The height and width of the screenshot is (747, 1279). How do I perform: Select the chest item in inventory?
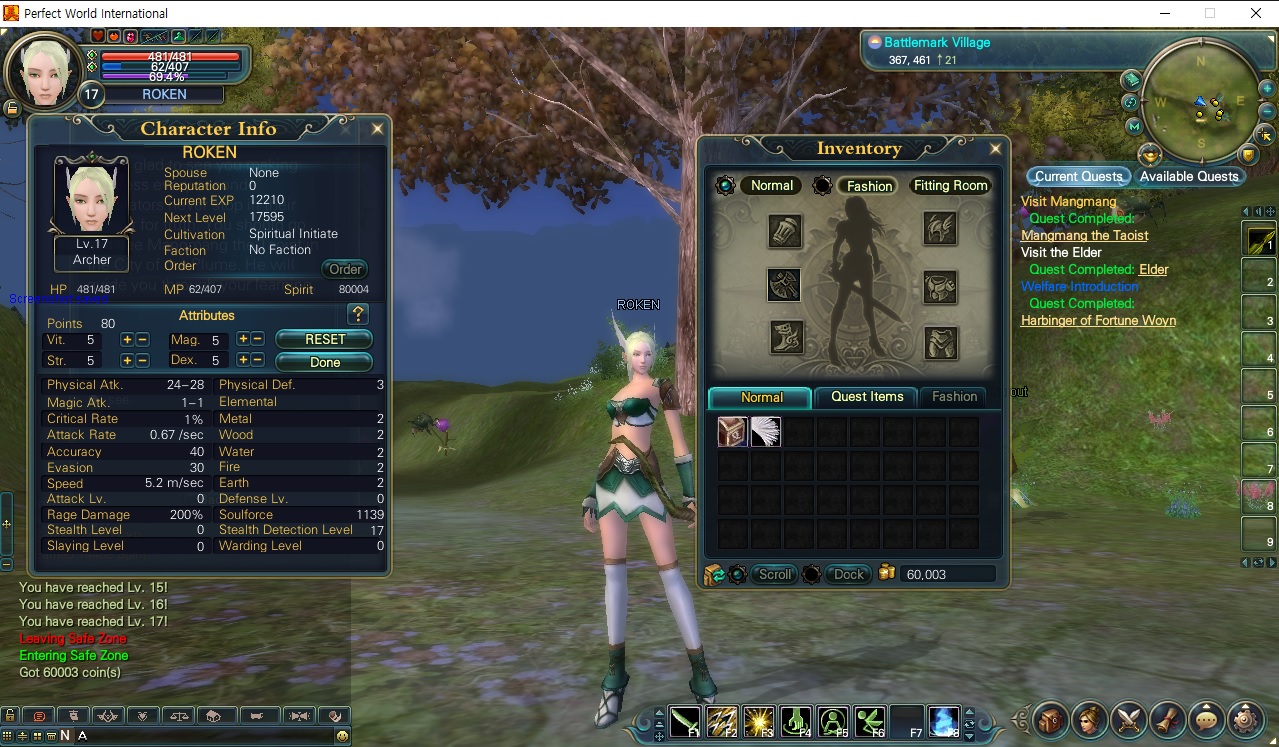click(732, 432)
